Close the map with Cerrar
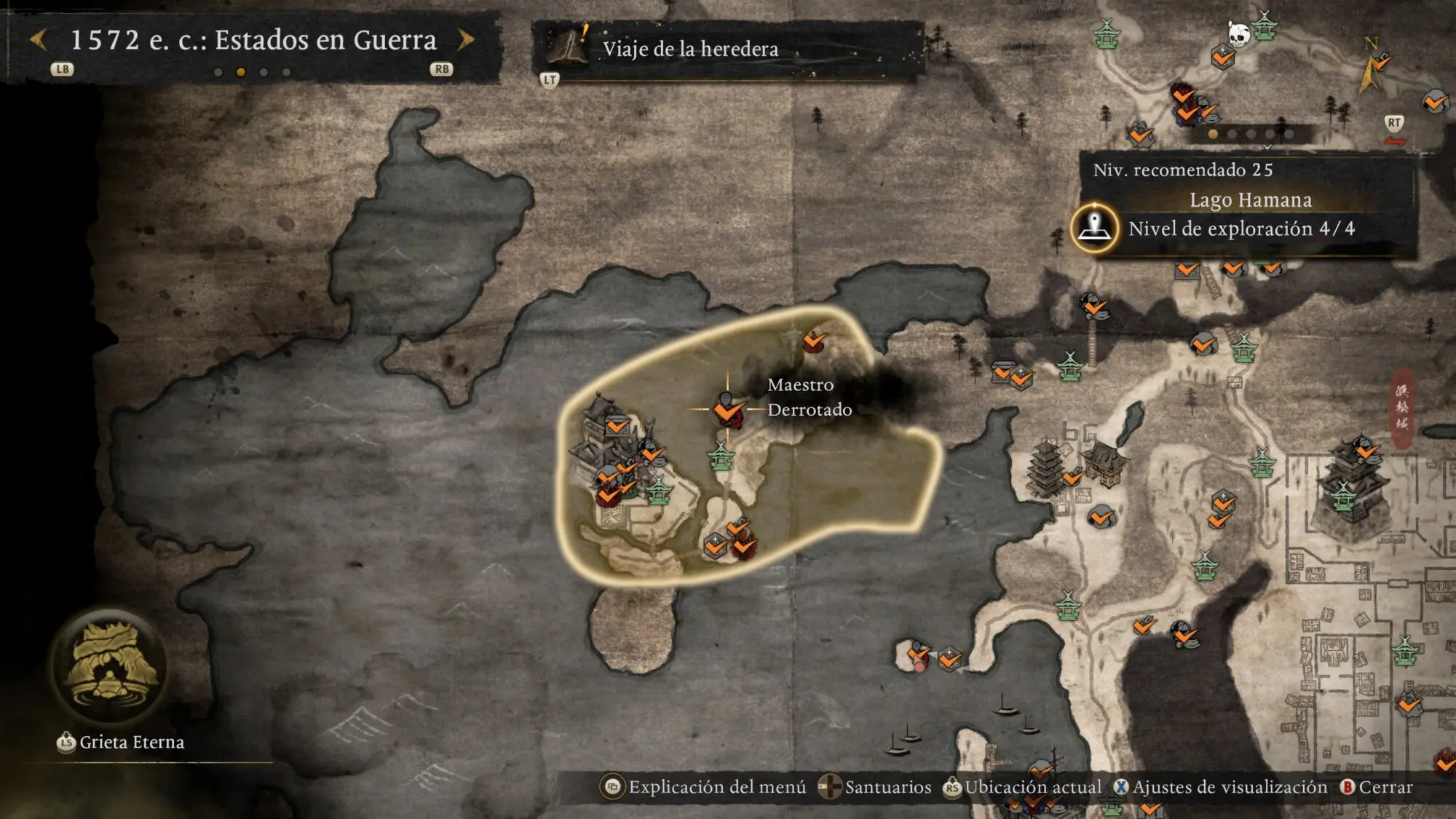 coord(1385,787)
